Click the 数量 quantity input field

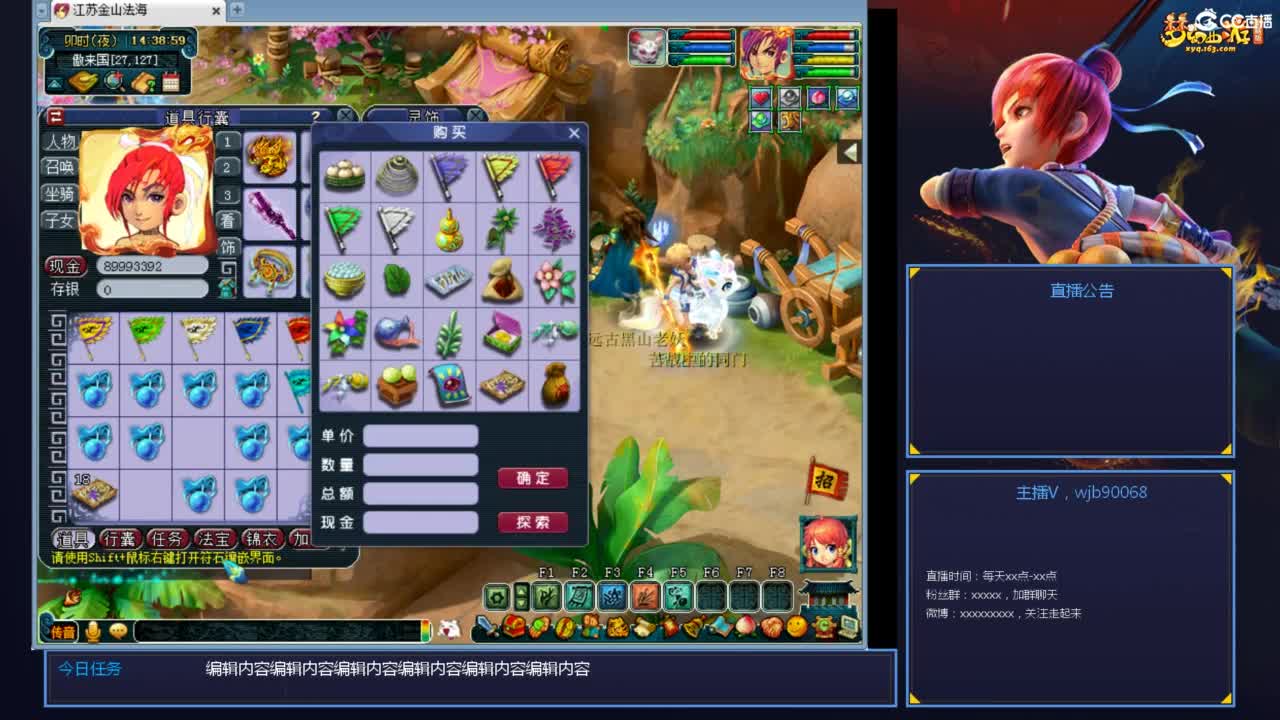[x=420, y=463]
